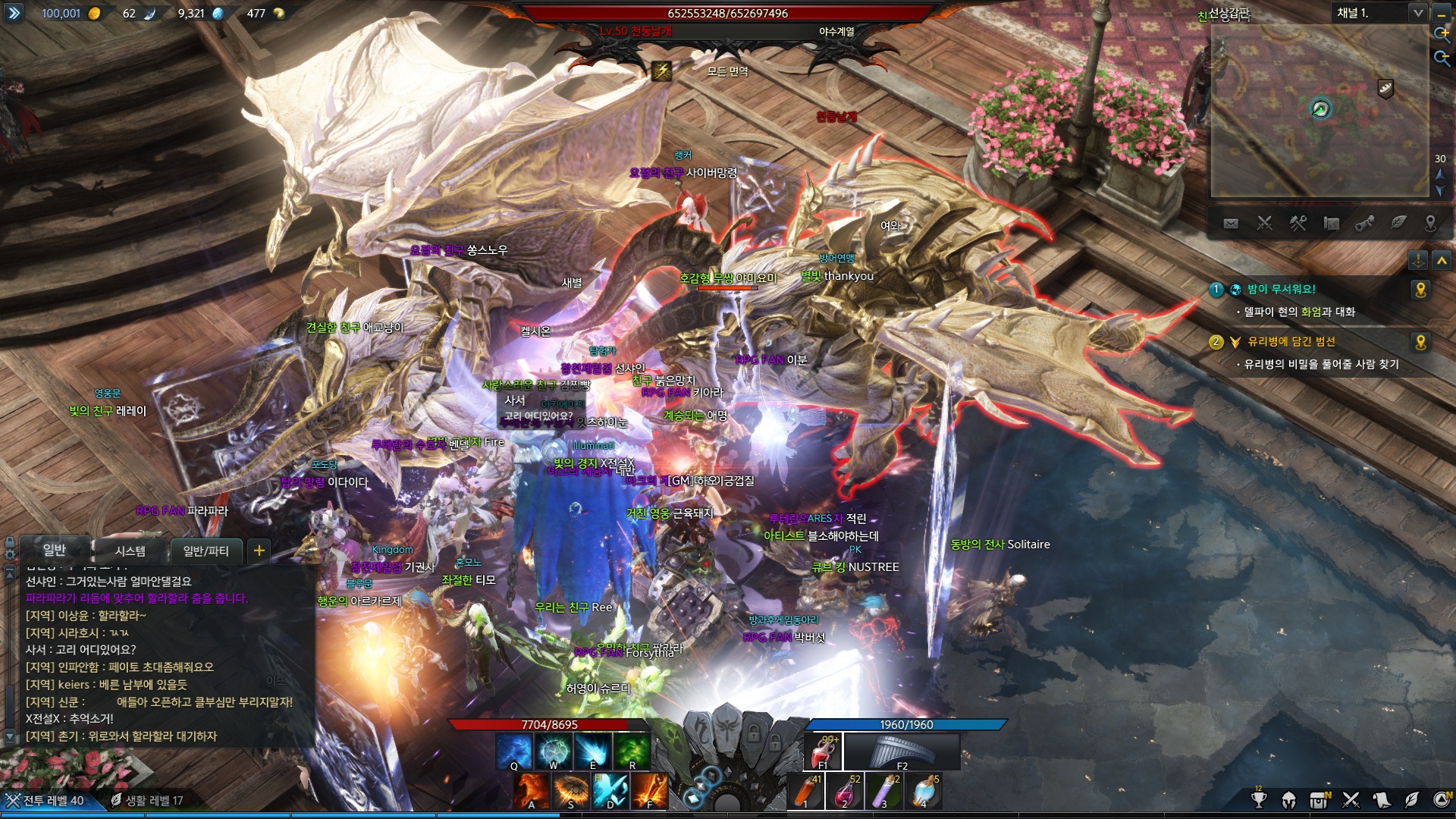Use the green R skill
The height and width of the screenshot is (819, 1456).
coord(632,751)
